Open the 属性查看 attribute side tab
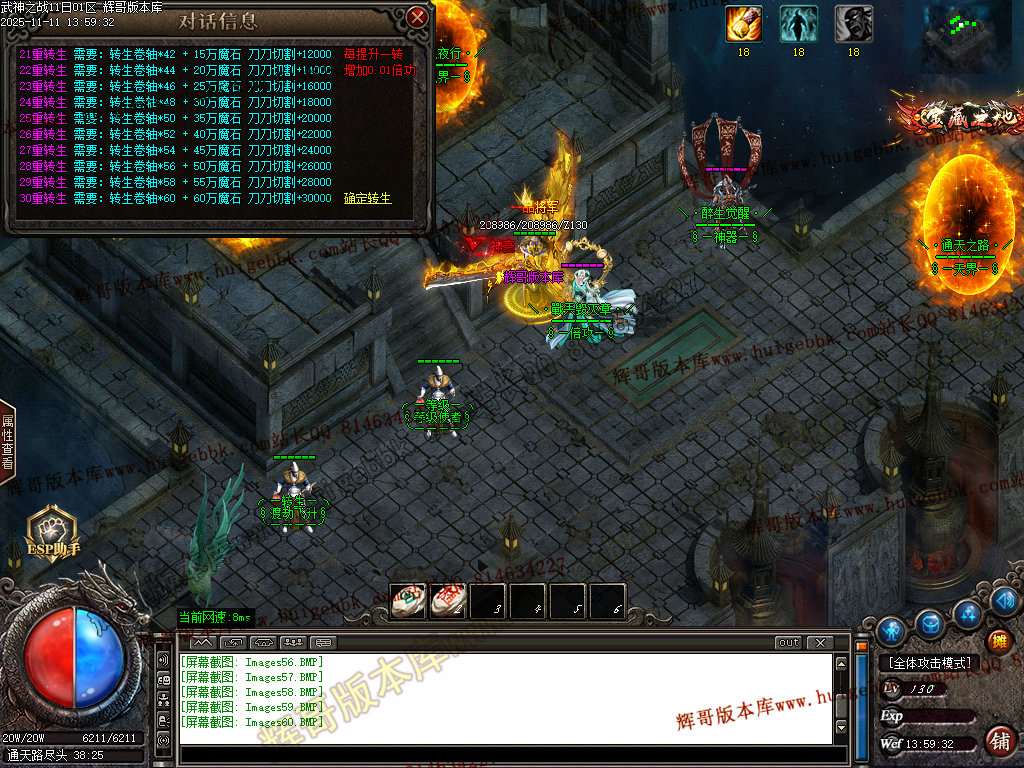Viewport: 1024px width, 768px height. pos(7,441)
